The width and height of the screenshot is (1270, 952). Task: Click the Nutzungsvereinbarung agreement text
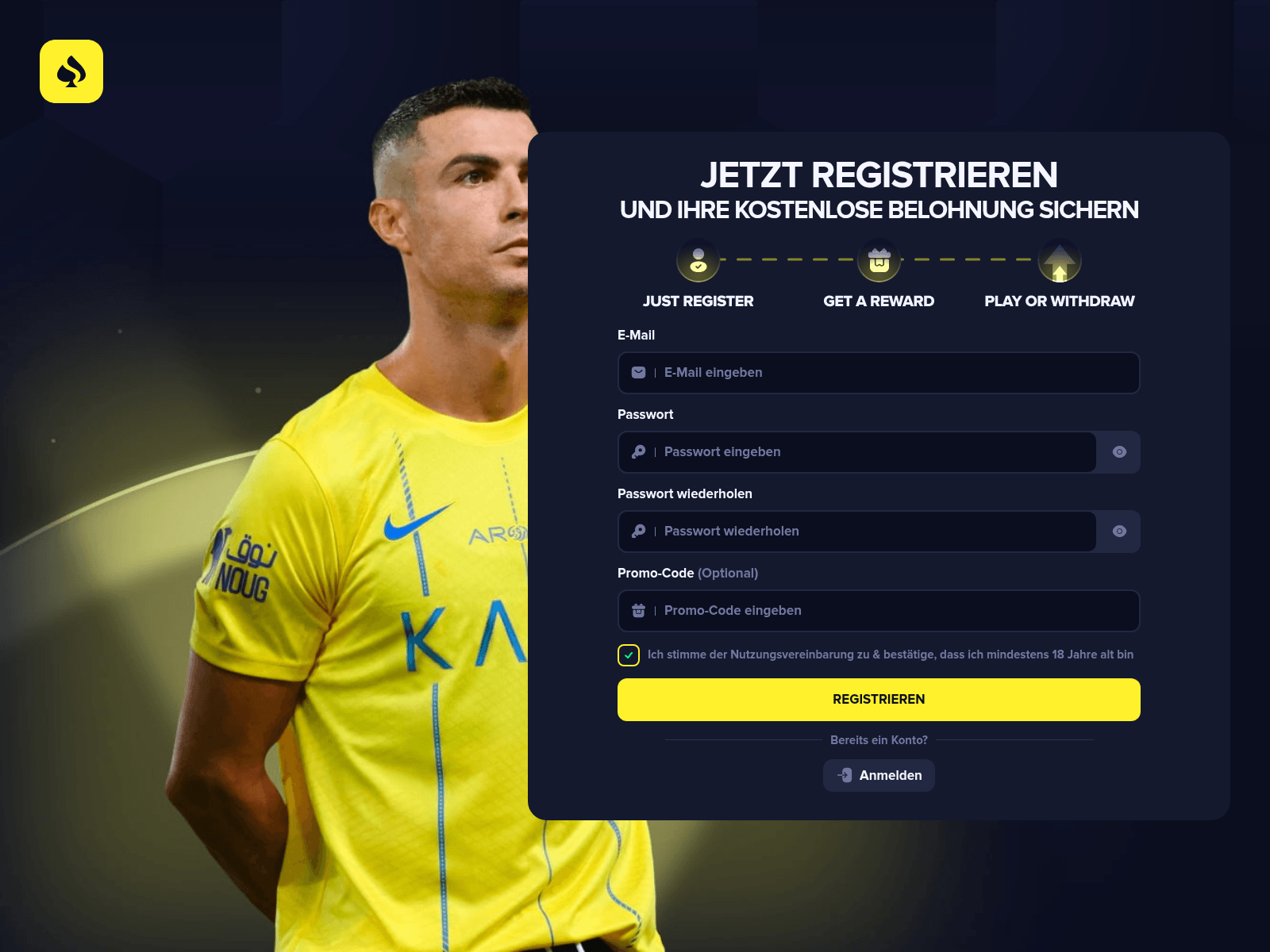click(x=891, y=654)
